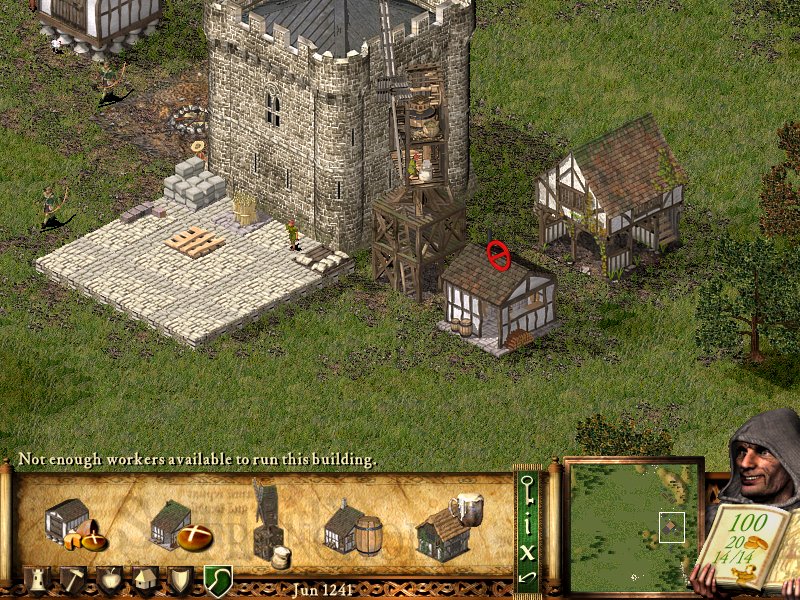Click the key options button
This screenshot has width=800, height=600.
pos(527,488)
